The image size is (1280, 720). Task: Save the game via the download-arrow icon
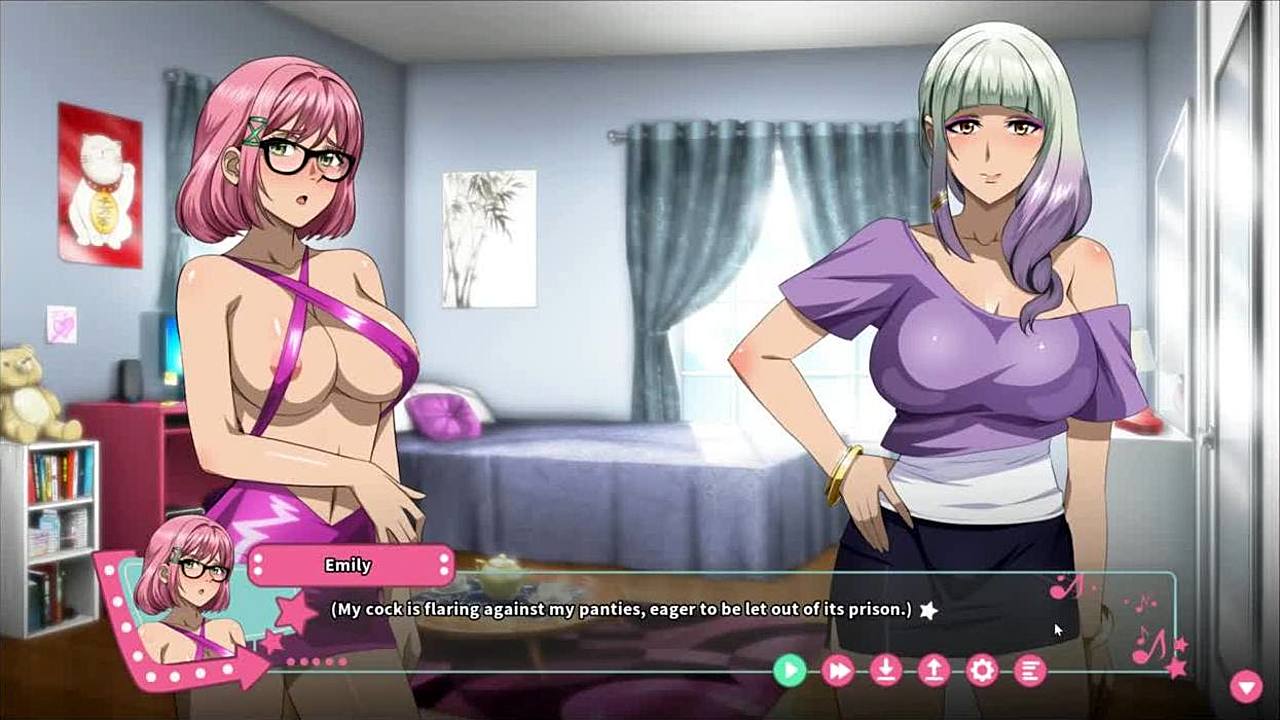pos(886,670)
